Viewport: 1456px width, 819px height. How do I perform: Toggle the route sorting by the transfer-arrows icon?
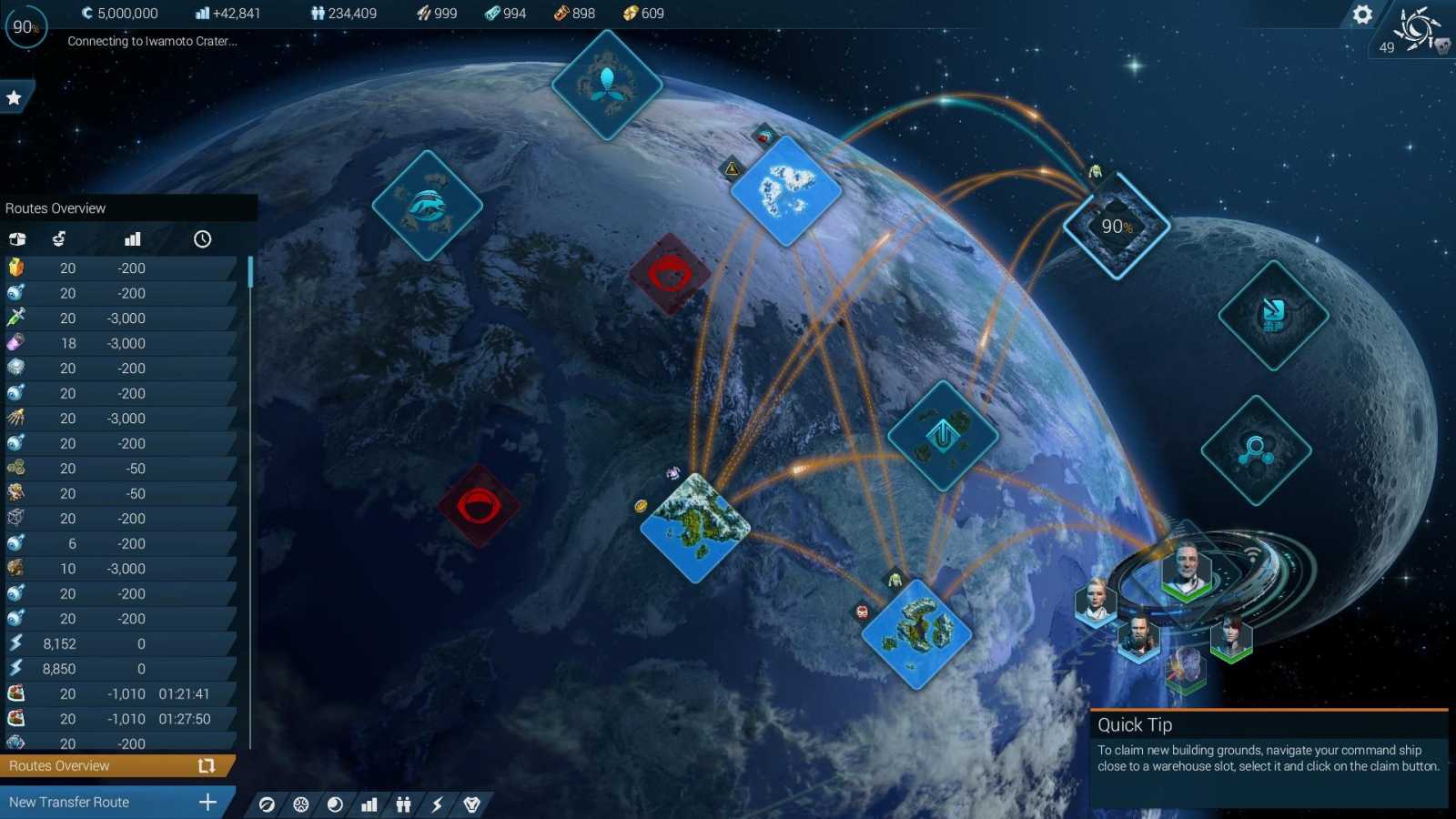coord(57,239)
